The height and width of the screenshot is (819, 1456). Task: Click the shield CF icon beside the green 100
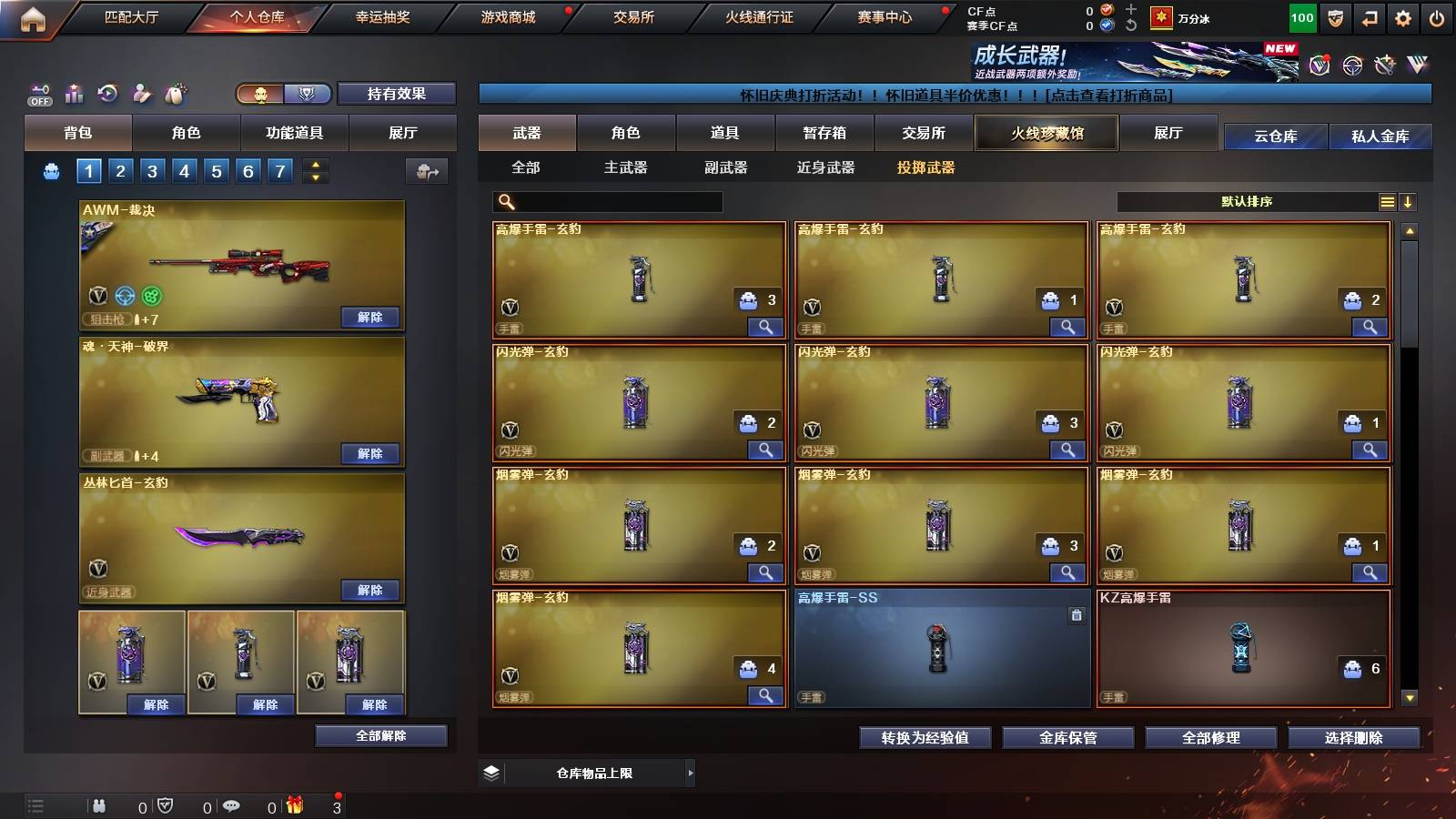pyautogui.click(x=1335, y=18)
